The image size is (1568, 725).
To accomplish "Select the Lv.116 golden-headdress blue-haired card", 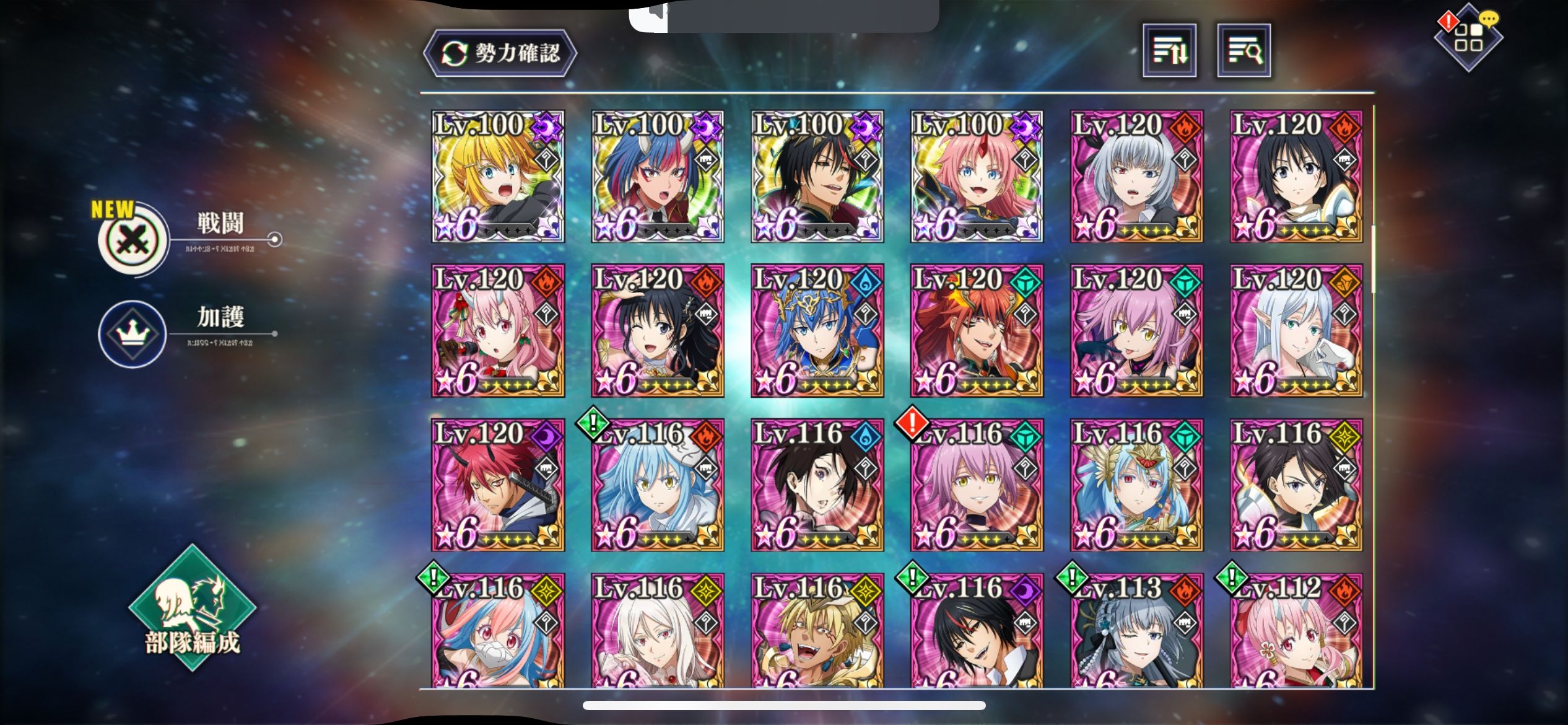I will [x=1136, y=485].
